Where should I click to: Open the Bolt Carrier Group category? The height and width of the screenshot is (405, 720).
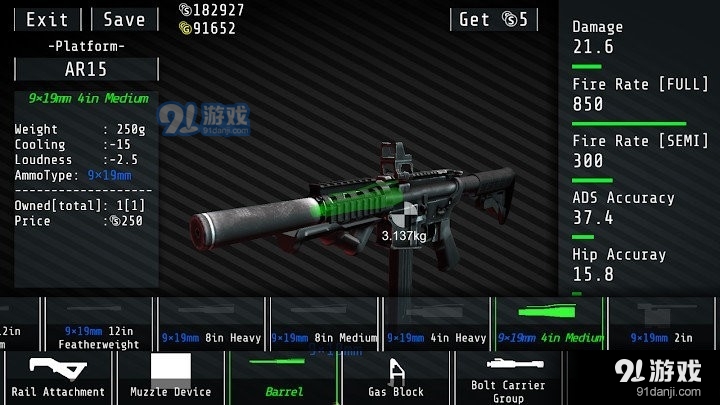tap(508, 378)
